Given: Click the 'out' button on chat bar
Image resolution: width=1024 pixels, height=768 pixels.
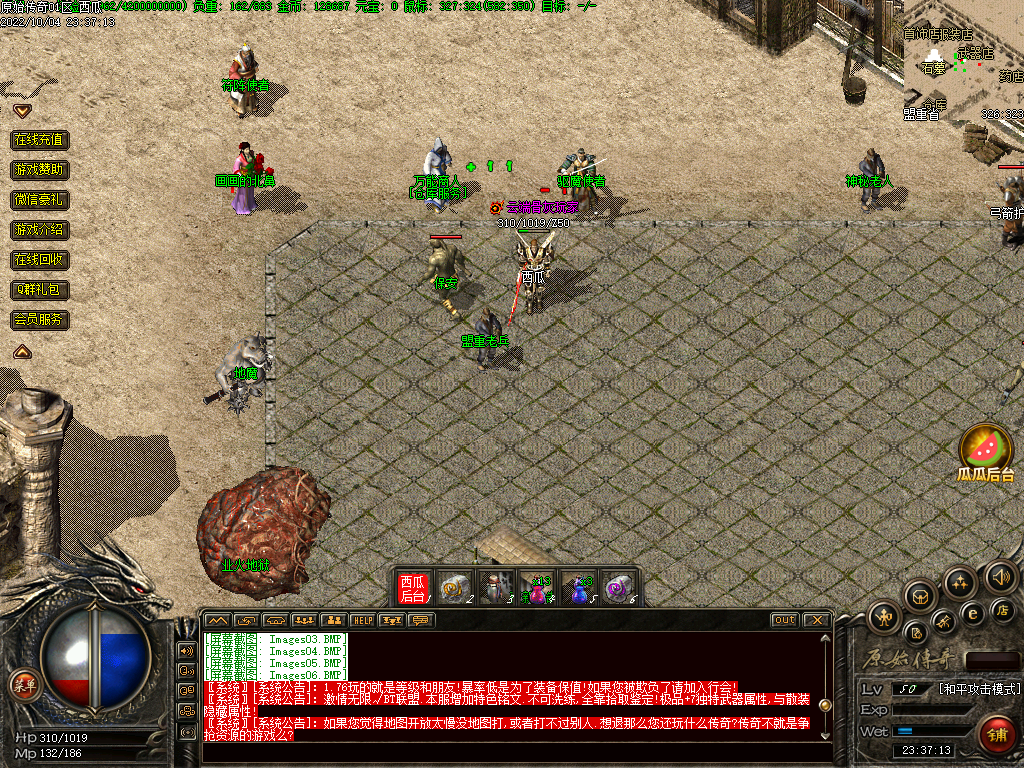Looking at the screenshot, I should coord(784,620).
